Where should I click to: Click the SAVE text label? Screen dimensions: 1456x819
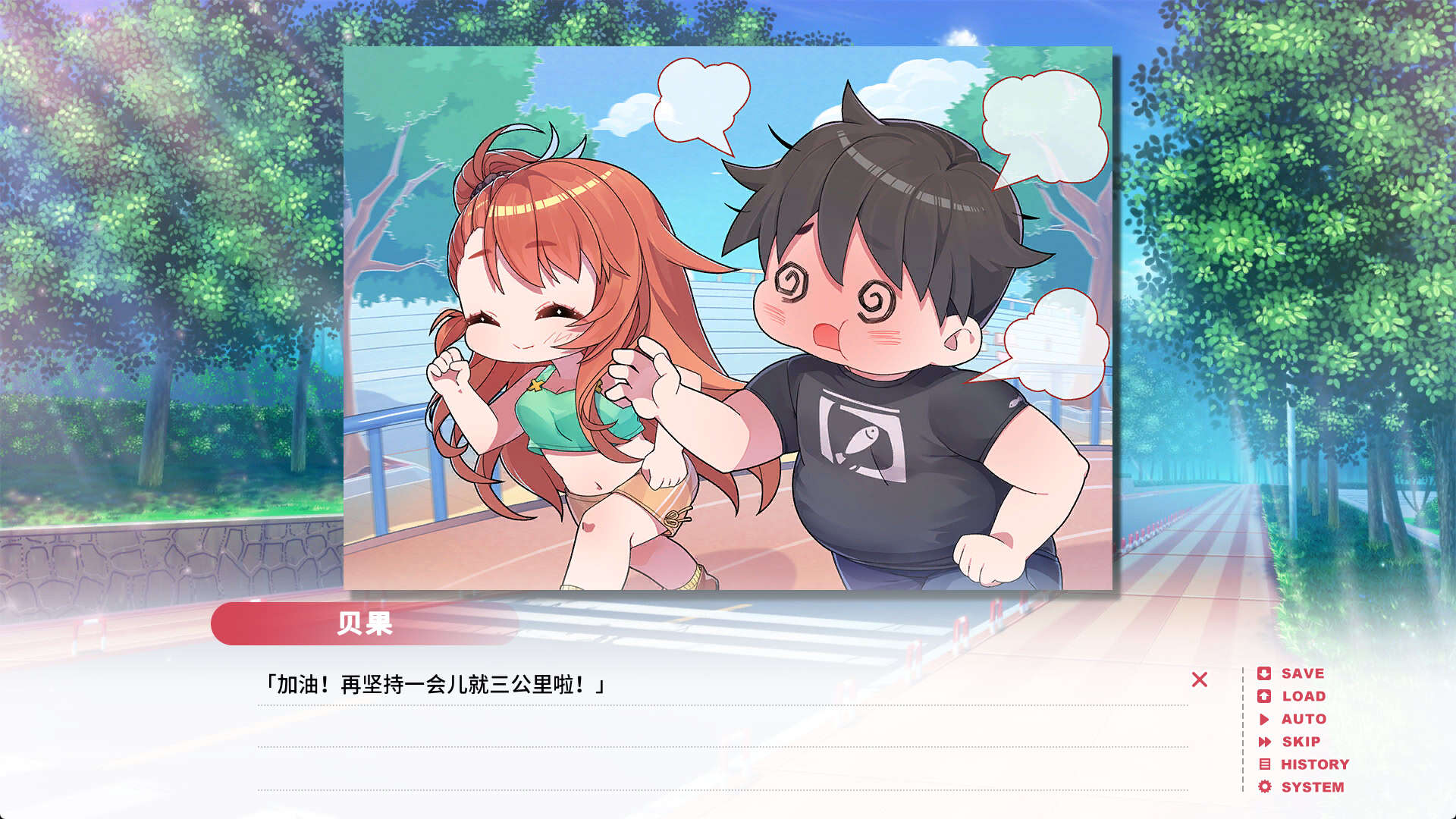[1301, 673]
